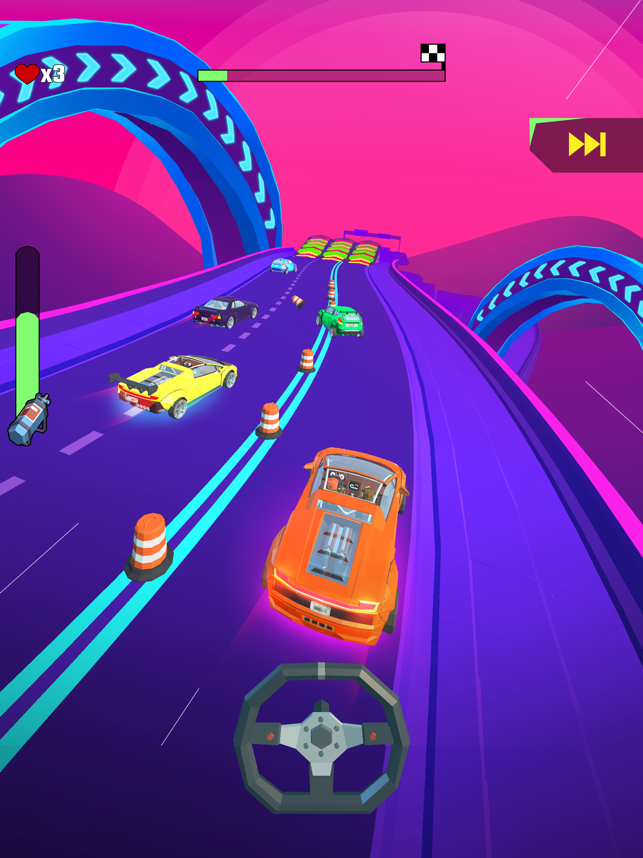Activate the nitro boost canister icon
643x858 pixels.
(x=28, y=420)
